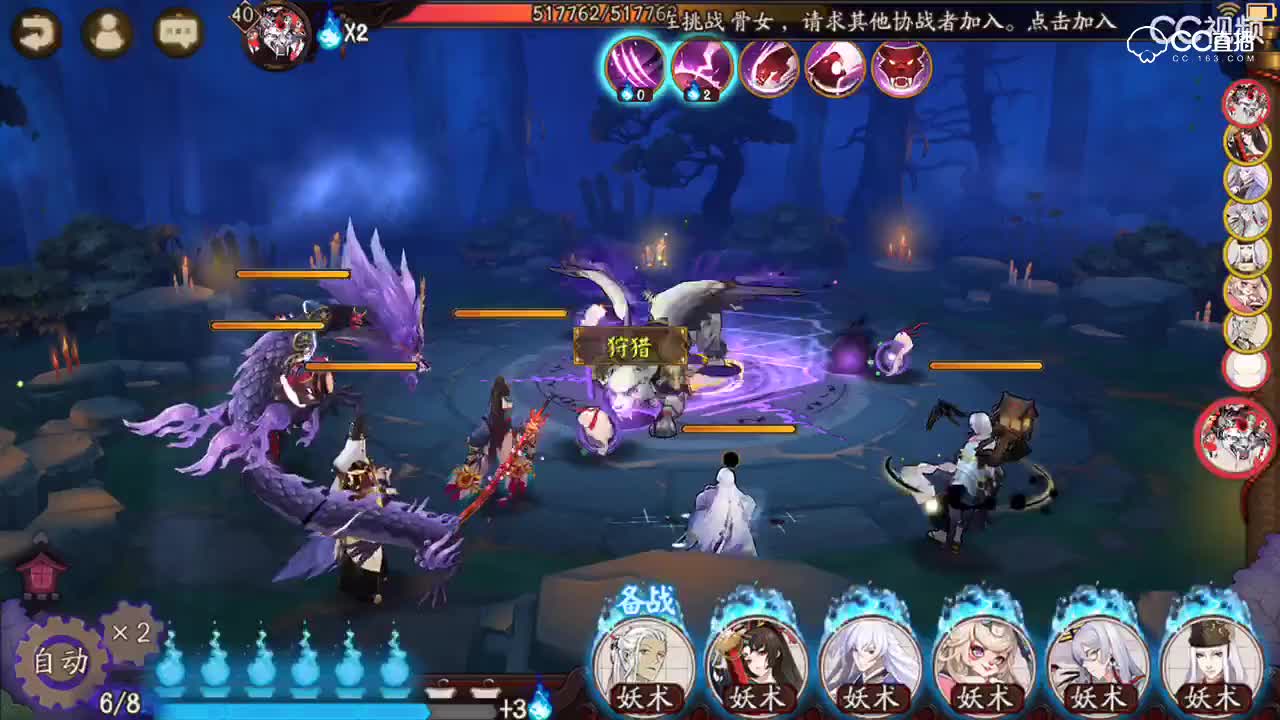Activate the red demon hand skill icon
The image size is (1280, 720).
point(770,70)
